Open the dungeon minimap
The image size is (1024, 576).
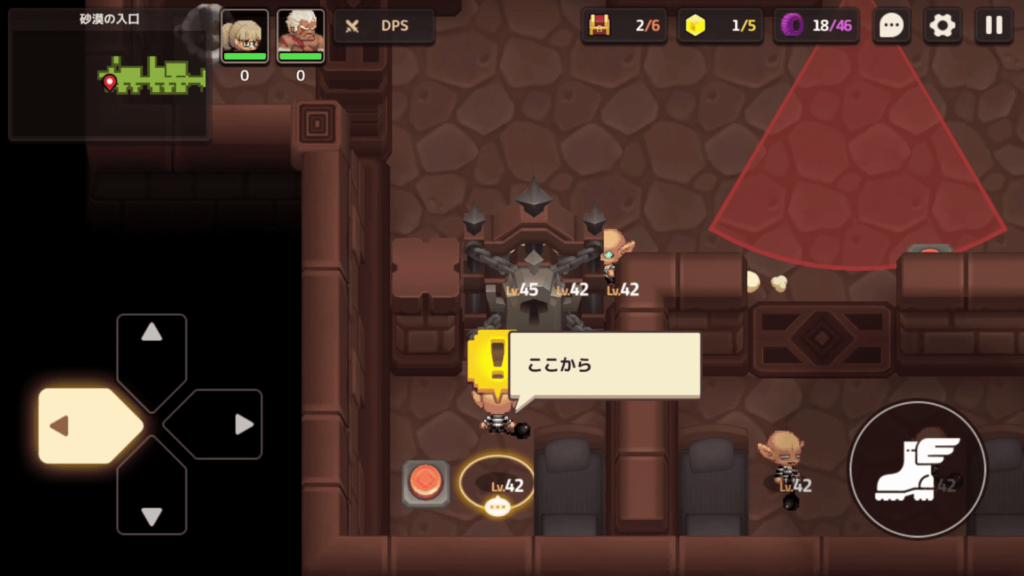coord(108,74)
